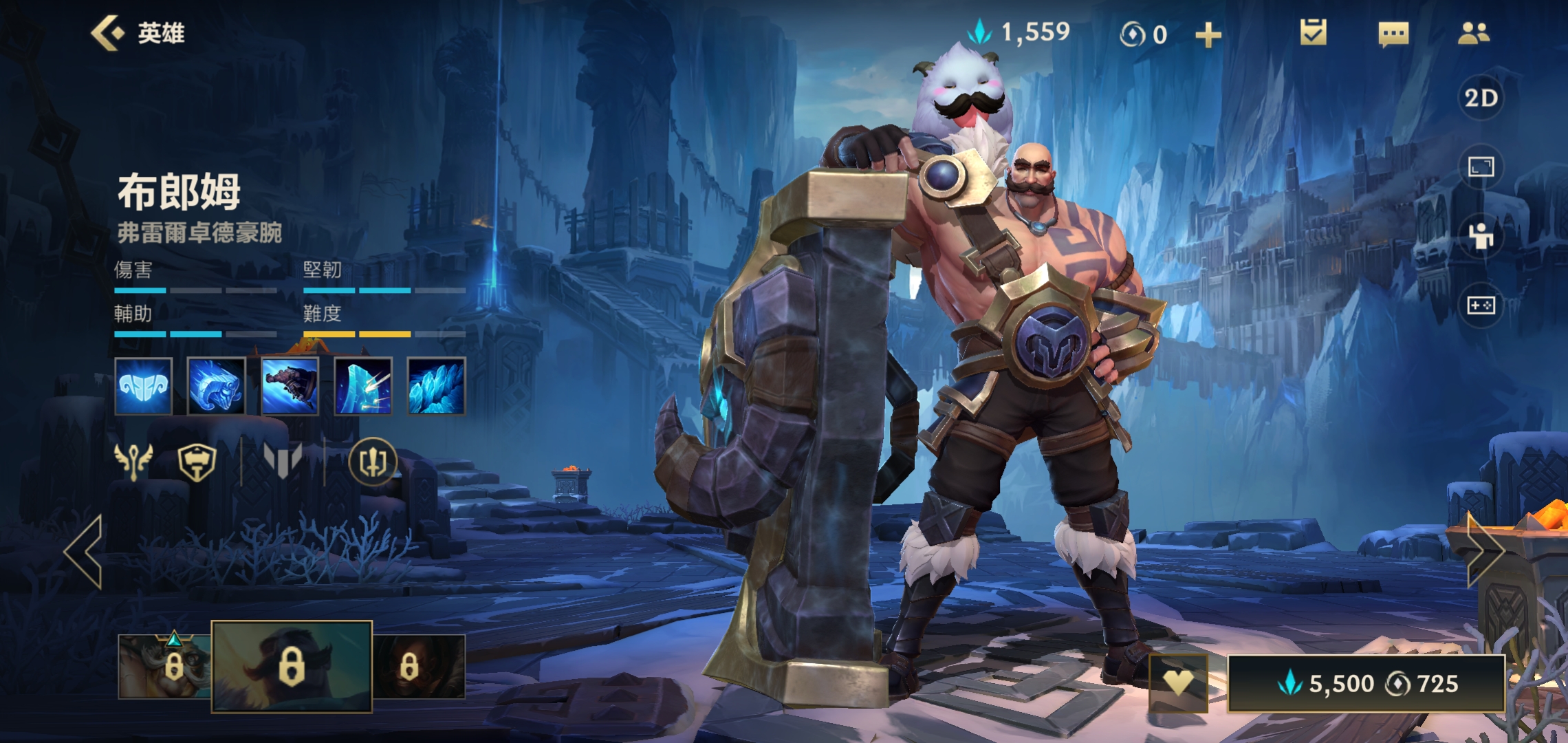Add more currency with the plus button
This screenshot has height=743, width=1568.
point(1208,34)
